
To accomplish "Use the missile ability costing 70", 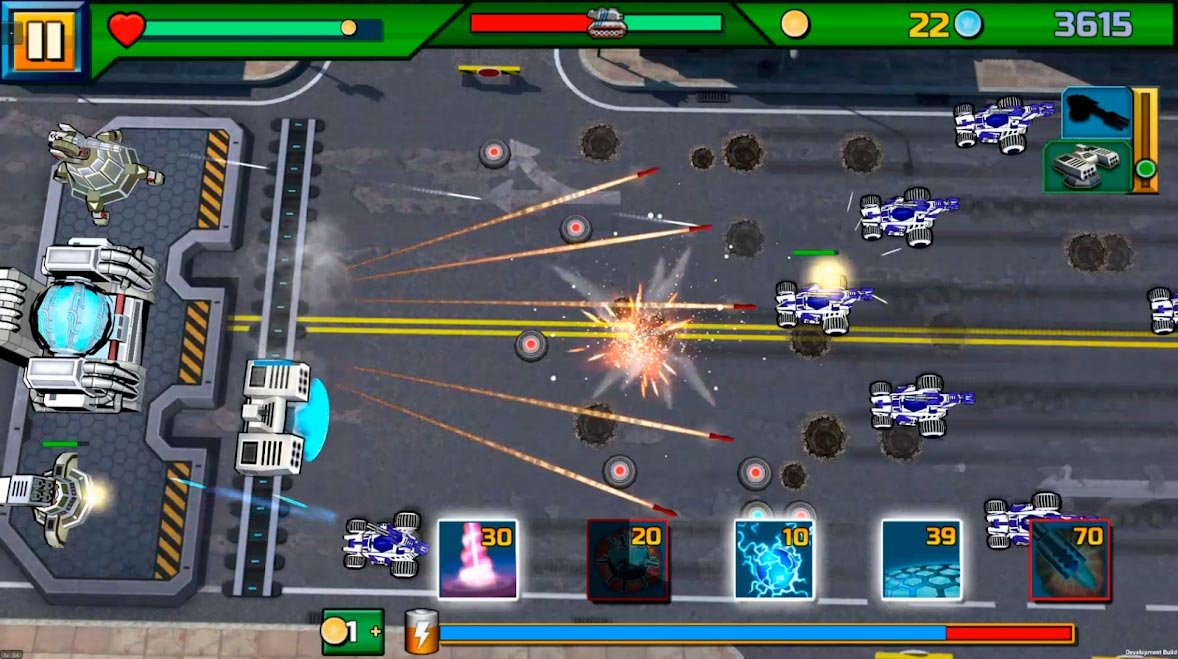I will click(x=1069, y=559).
